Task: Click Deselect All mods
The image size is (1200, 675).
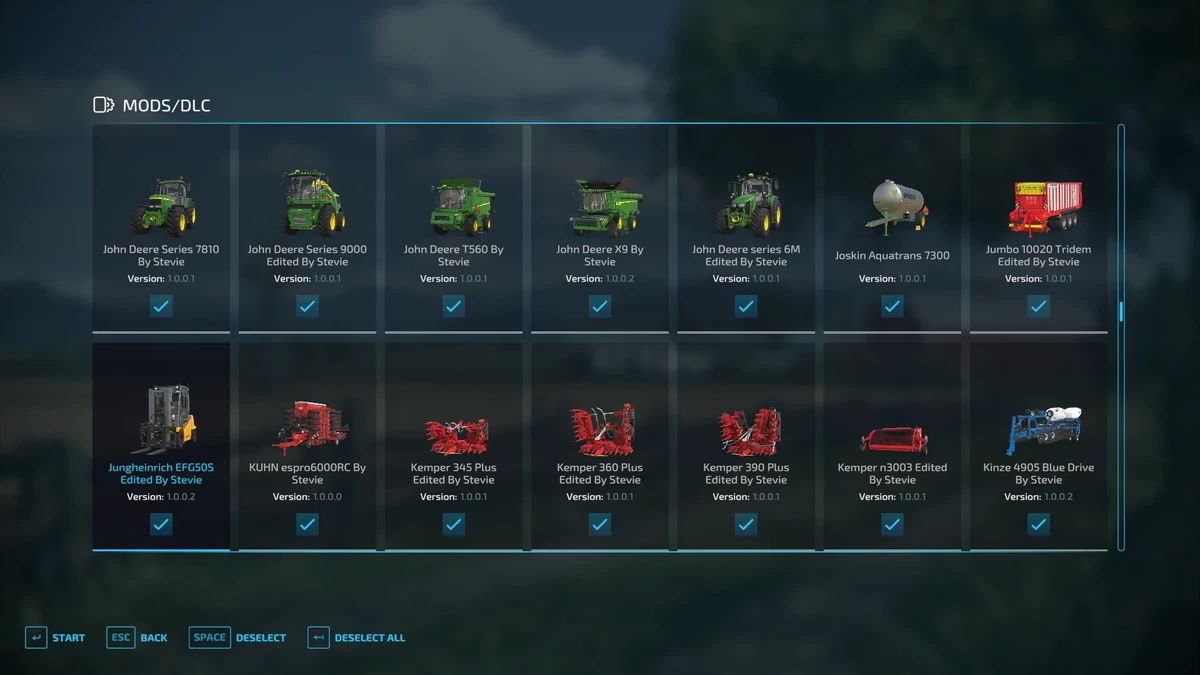Action: click(357, 638)
